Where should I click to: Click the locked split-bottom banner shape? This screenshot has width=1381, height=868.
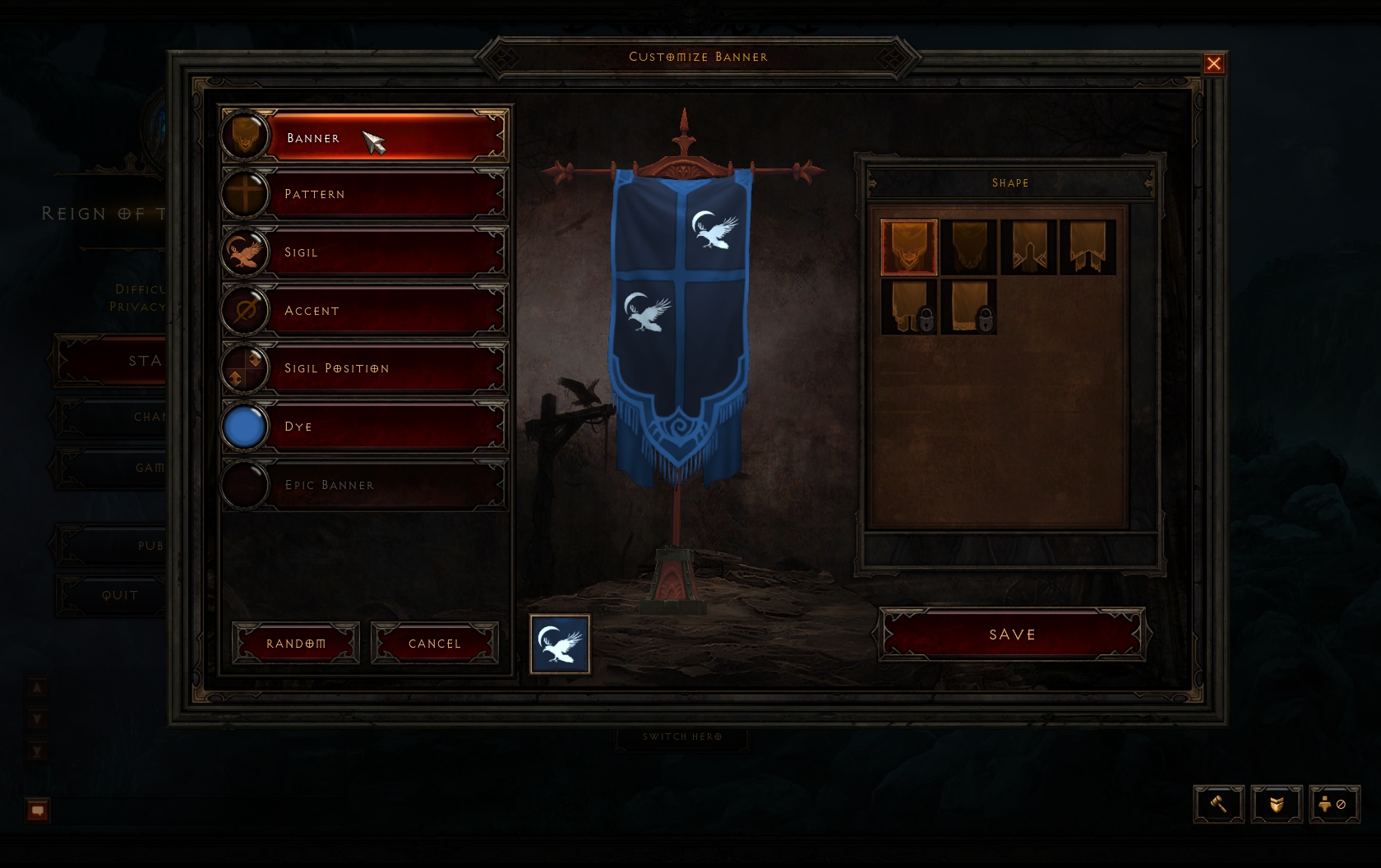click(908, 307)
